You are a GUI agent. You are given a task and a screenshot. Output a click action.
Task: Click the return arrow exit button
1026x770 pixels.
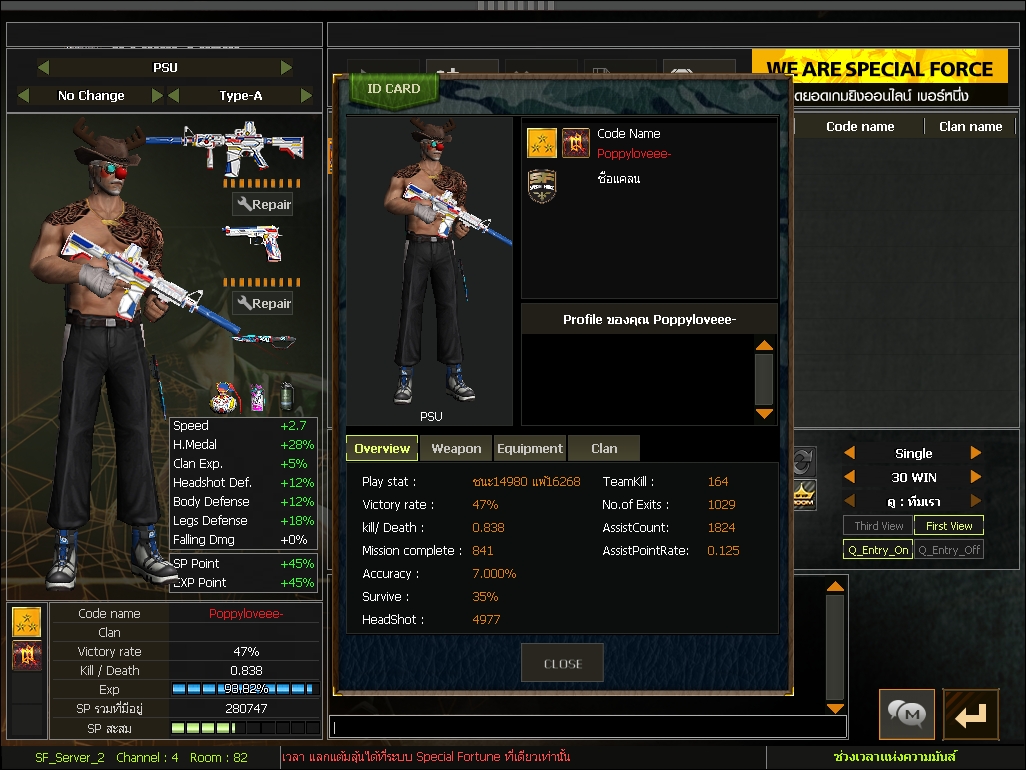[970, 714]
